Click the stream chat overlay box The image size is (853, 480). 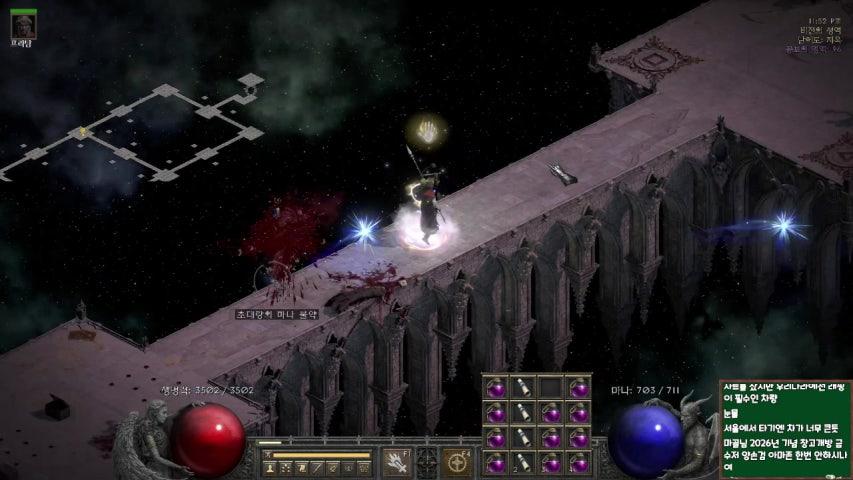click(784, 428)
